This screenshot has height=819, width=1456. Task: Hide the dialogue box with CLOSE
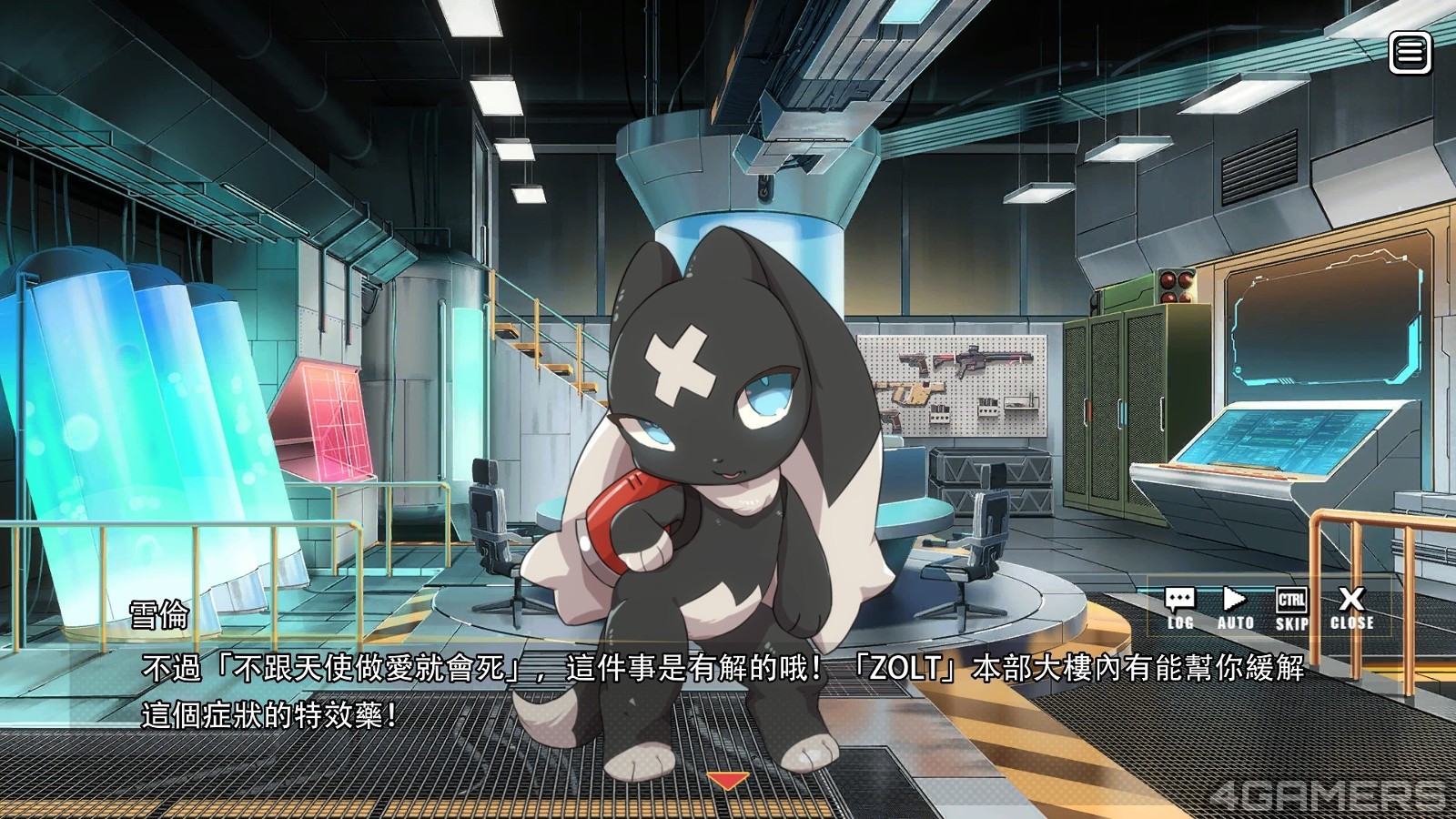(1351, 608)
